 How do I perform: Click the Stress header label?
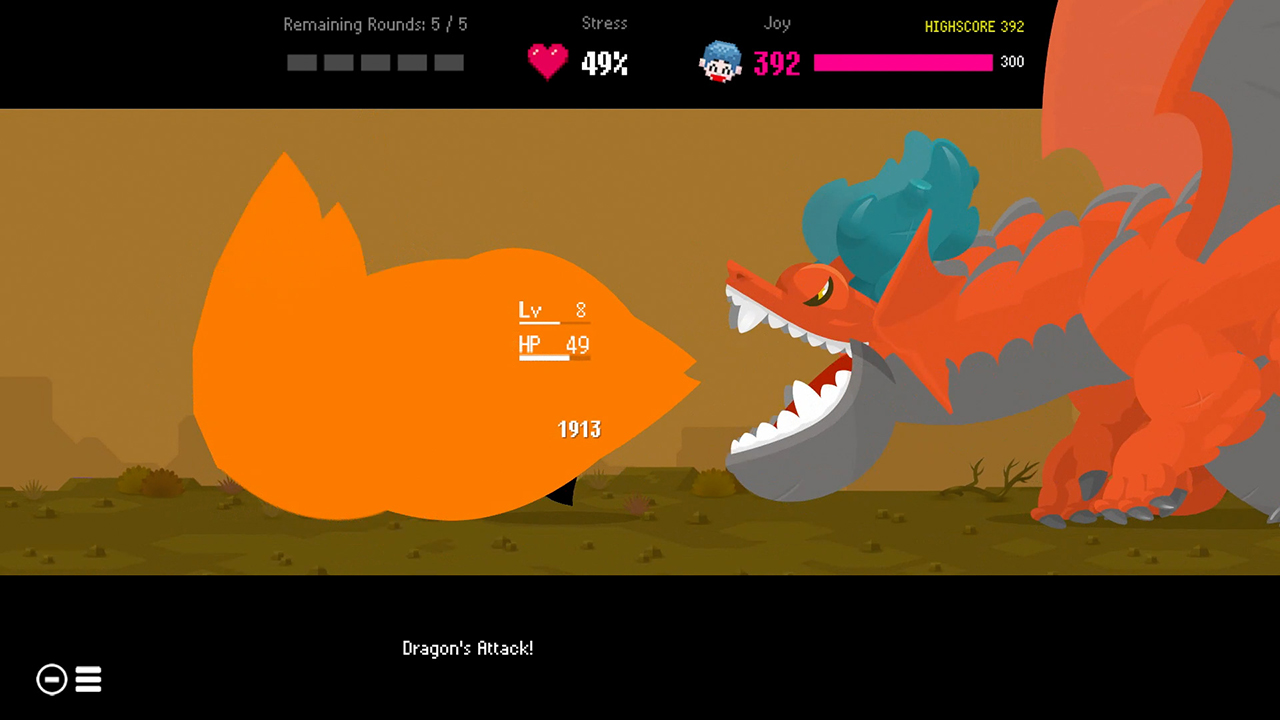(604, 23)
